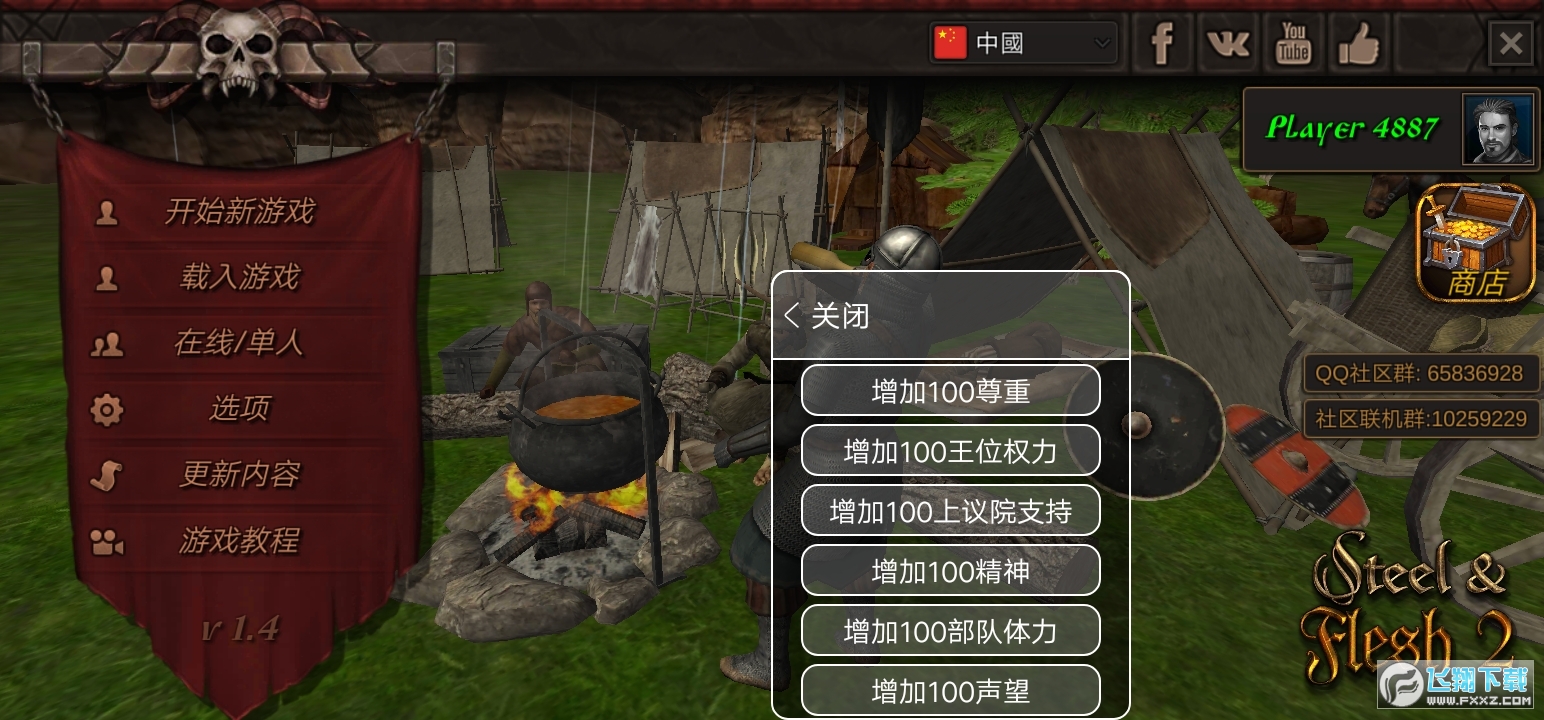
Task: Click the scroll icon beside 更新内容
Action: tap(107, 475)
